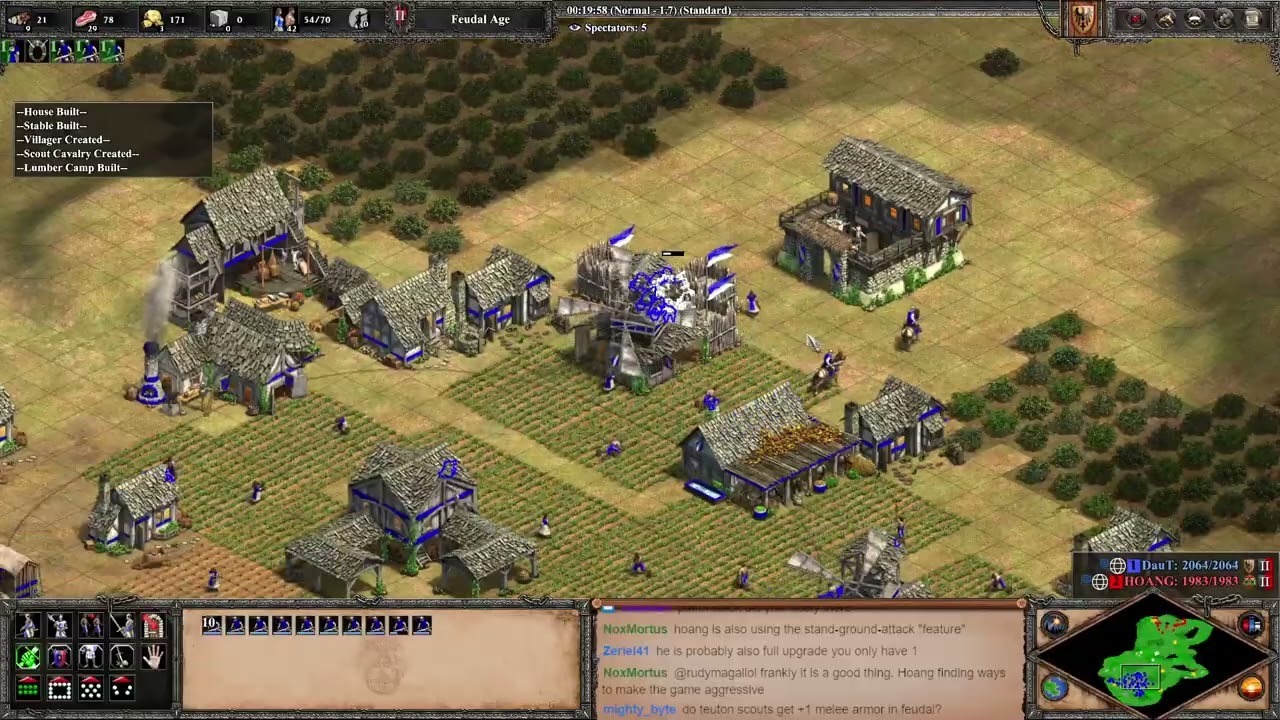Open the settings gear button
The image size is (1280, 720).
pyautogui.click(x=1224, y=18)
